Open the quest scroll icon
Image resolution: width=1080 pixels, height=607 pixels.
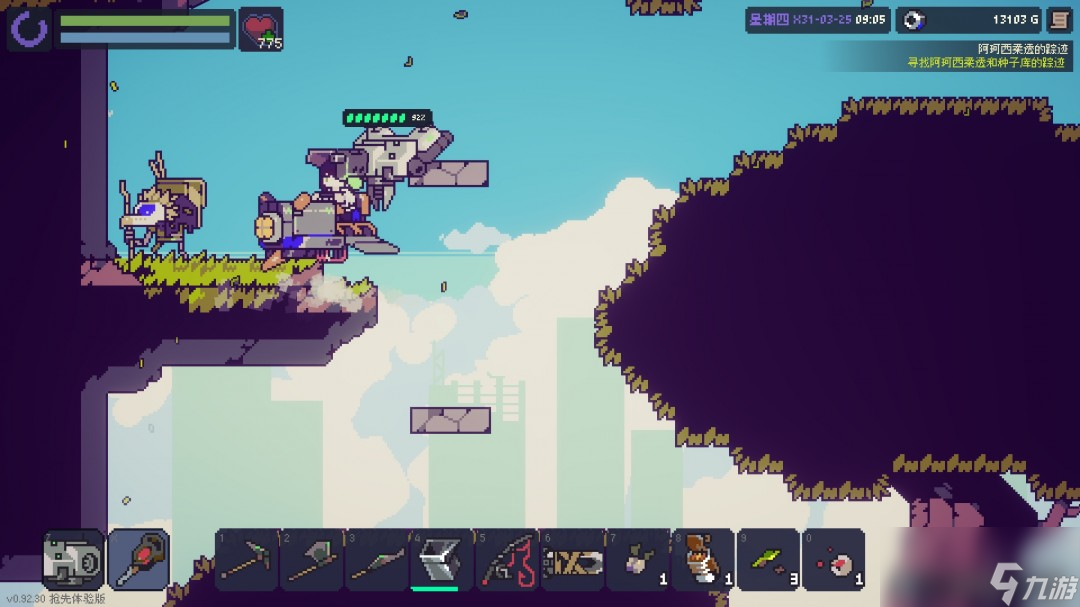point(1058,20)
